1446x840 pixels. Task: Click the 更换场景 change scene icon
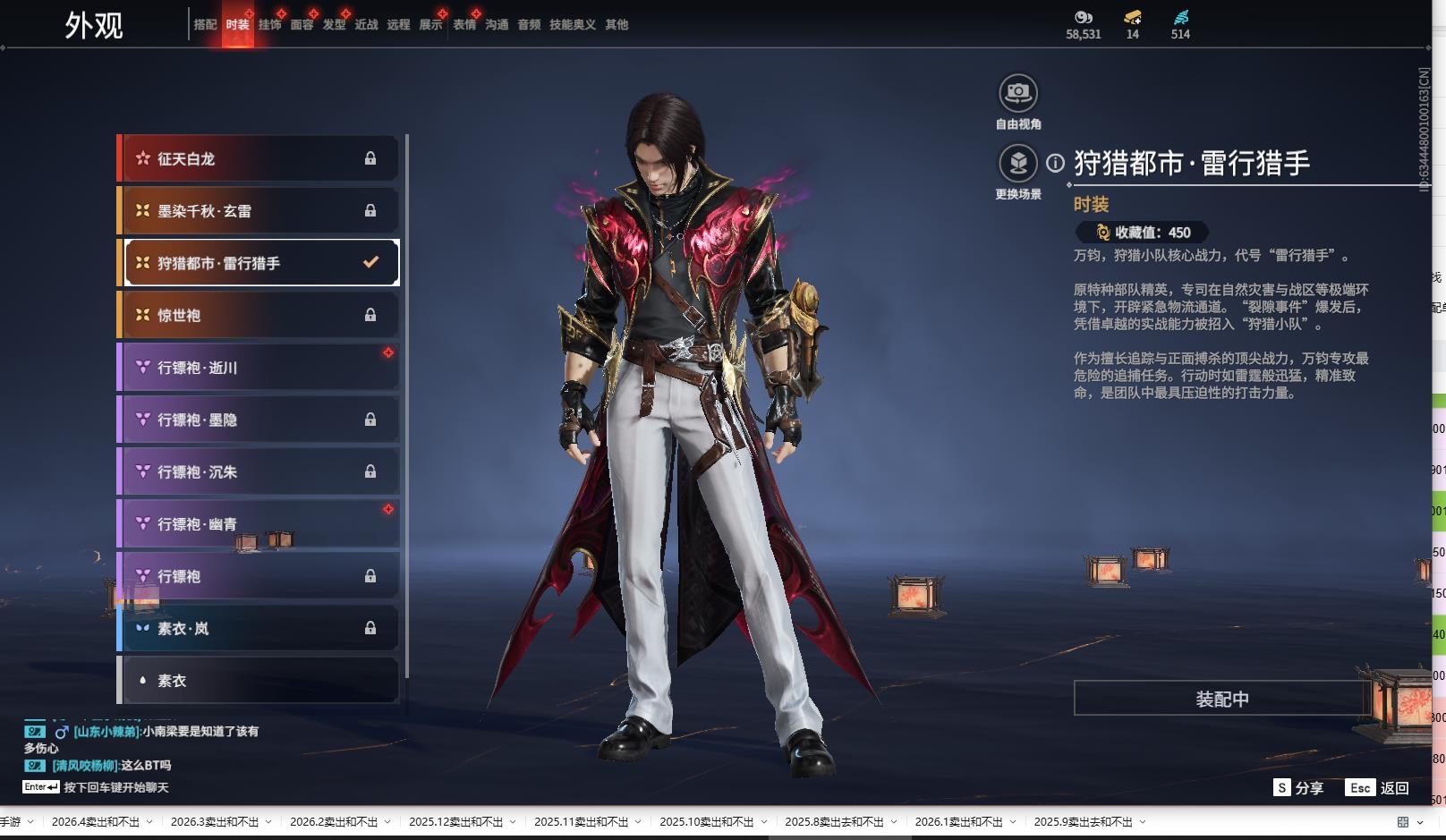coord(1017,164)
